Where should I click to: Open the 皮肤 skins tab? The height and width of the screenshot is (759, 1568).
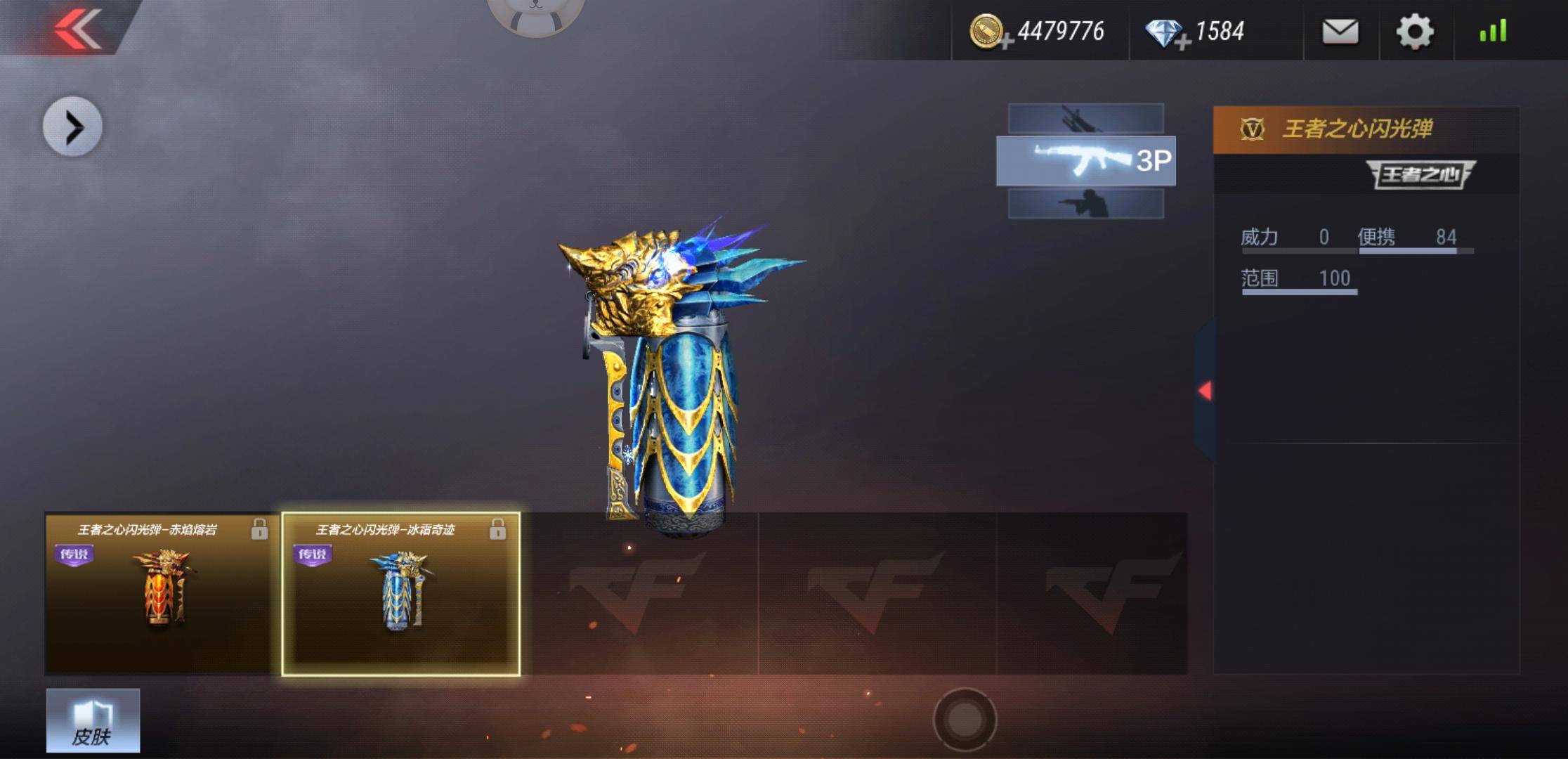93,720
